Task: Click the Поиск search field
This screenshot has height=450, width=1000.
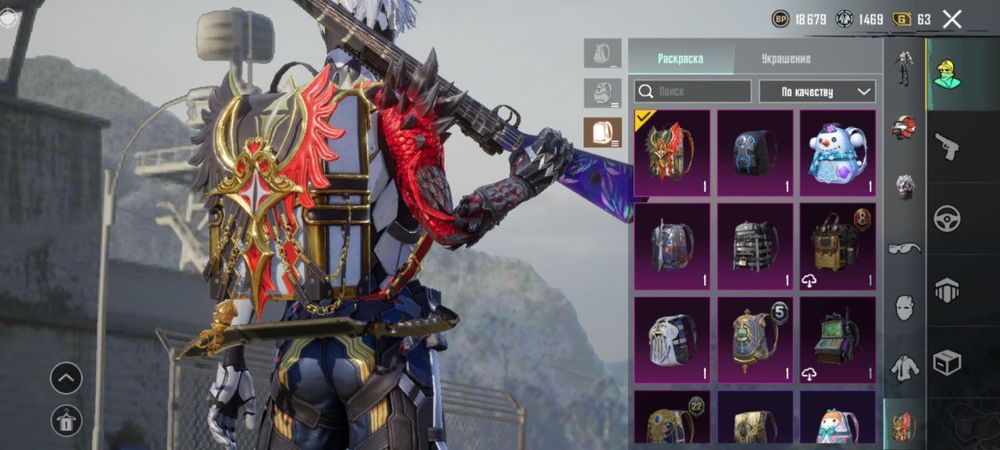Action: [x=692, y=92]
